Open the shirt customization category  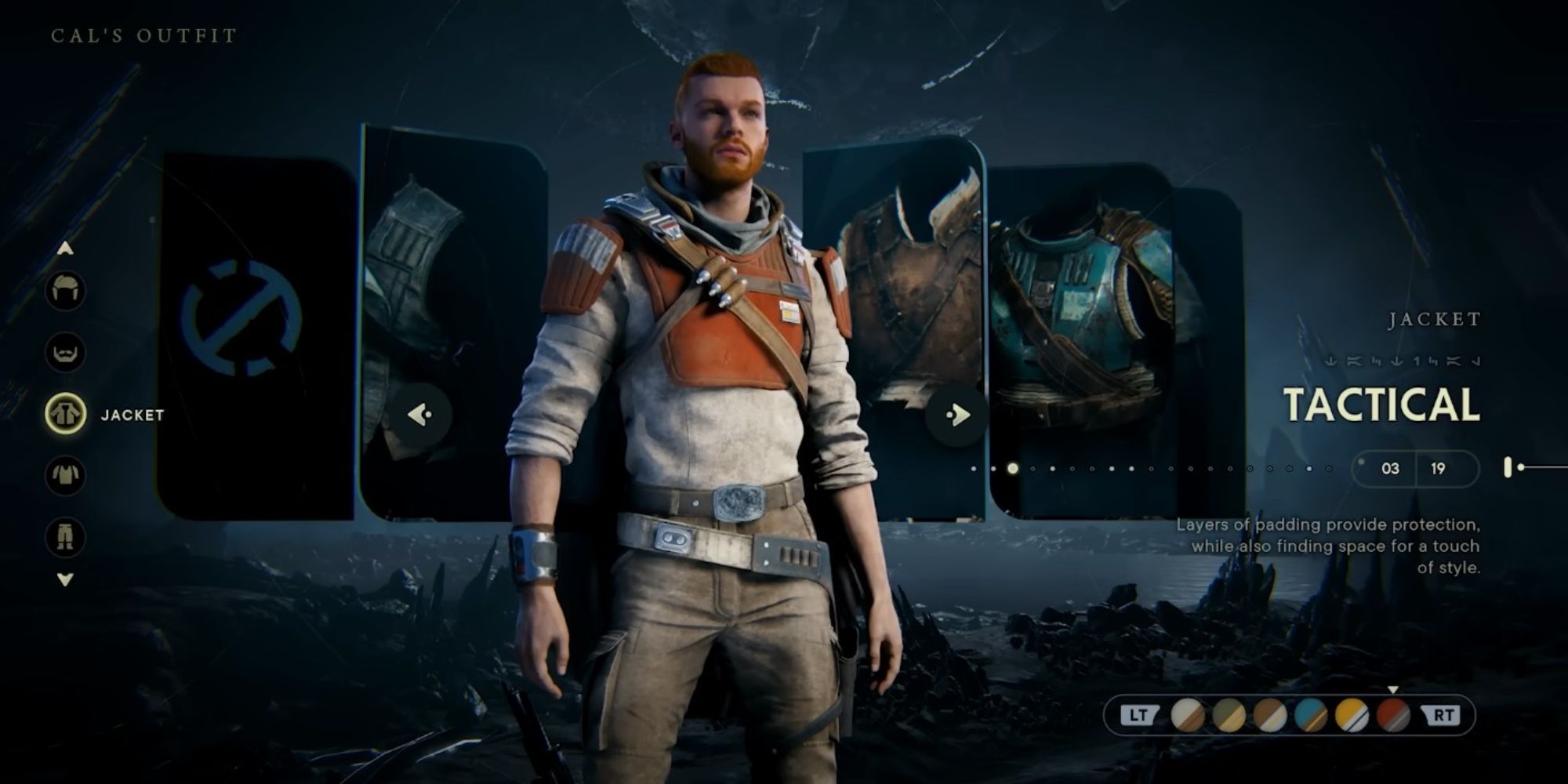pyautogui.click(x=67, y=477)
